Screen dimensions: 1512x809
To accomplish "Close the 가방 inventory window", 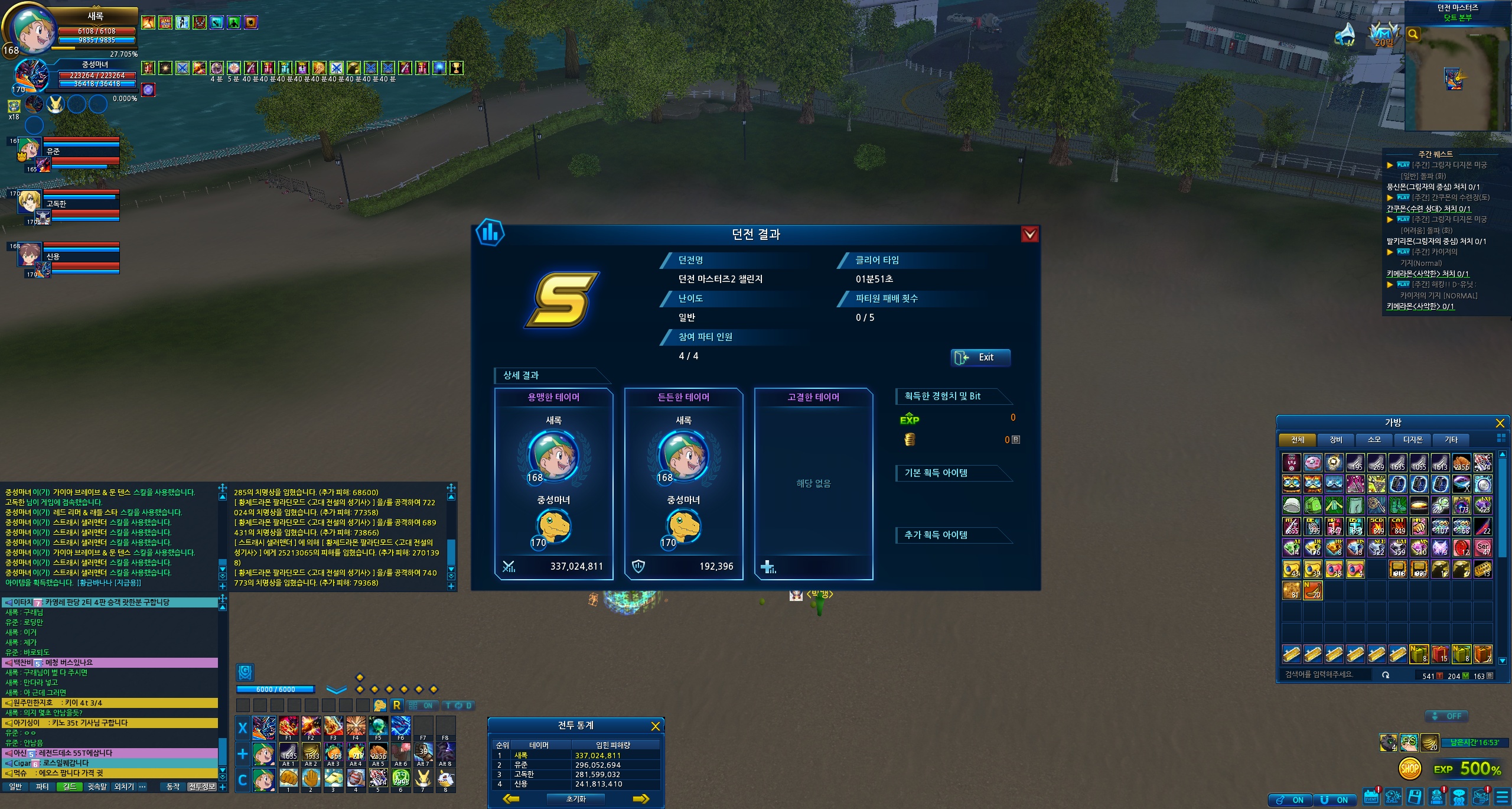I will 1500,423.
